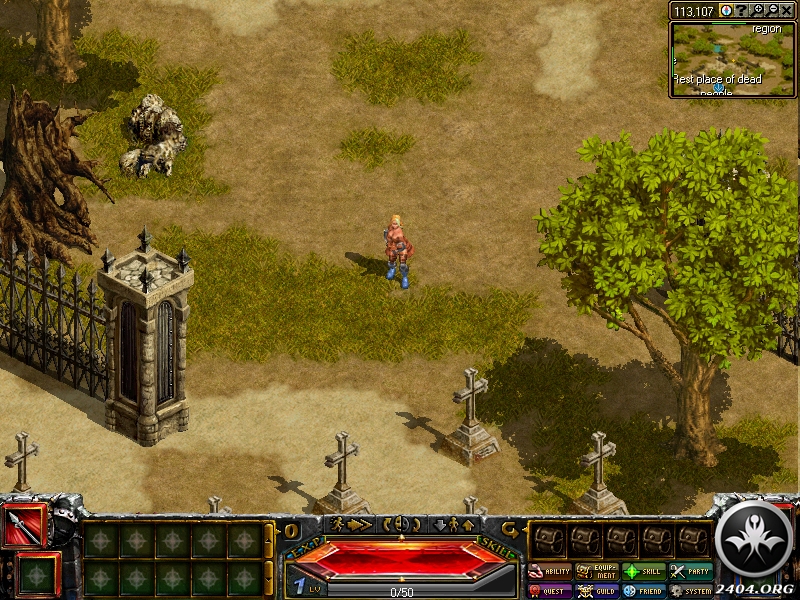Close the minimap panel
Screen dimensions: 800x600
click(786, 10)
